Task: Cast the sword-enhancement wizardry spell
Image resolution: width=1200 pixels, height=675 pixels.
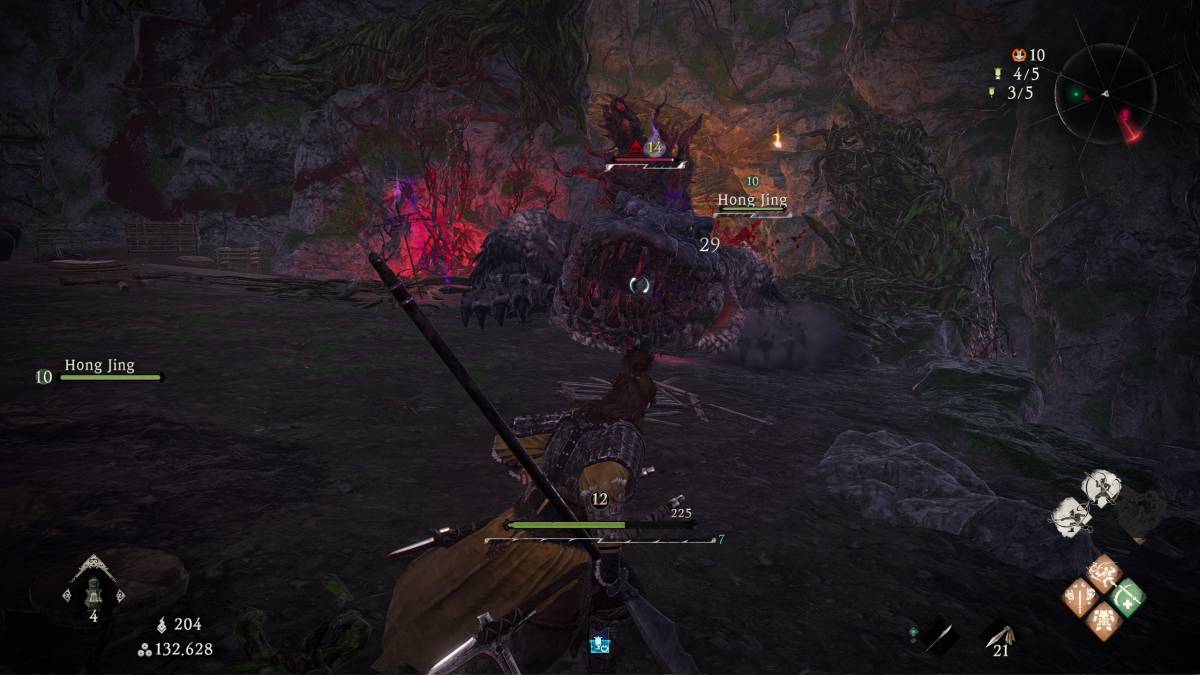Action: point(1080,598)
